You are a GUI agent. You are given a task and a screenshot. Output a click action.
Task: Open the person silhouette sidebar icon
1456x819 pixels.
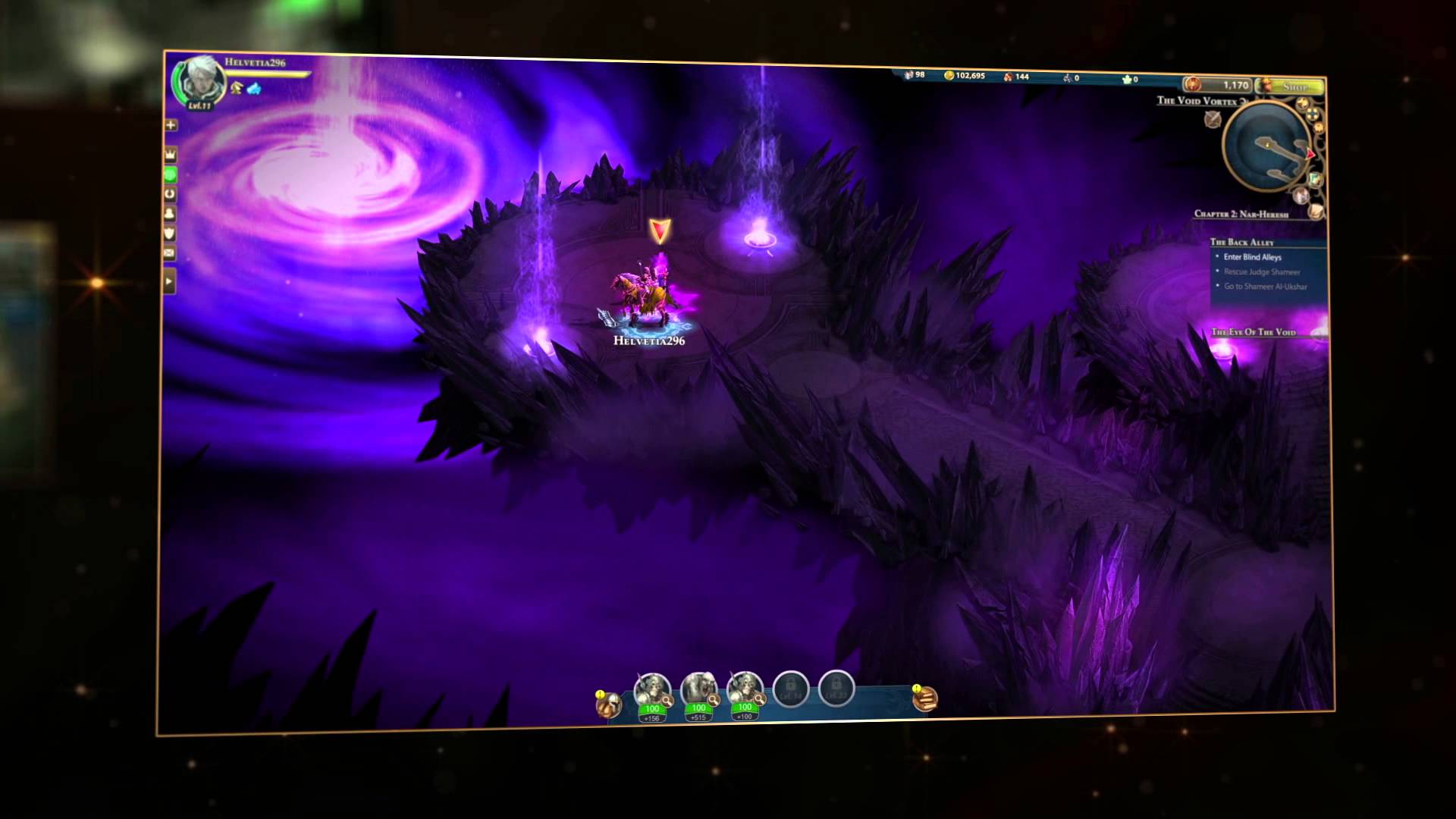point(170,214)
